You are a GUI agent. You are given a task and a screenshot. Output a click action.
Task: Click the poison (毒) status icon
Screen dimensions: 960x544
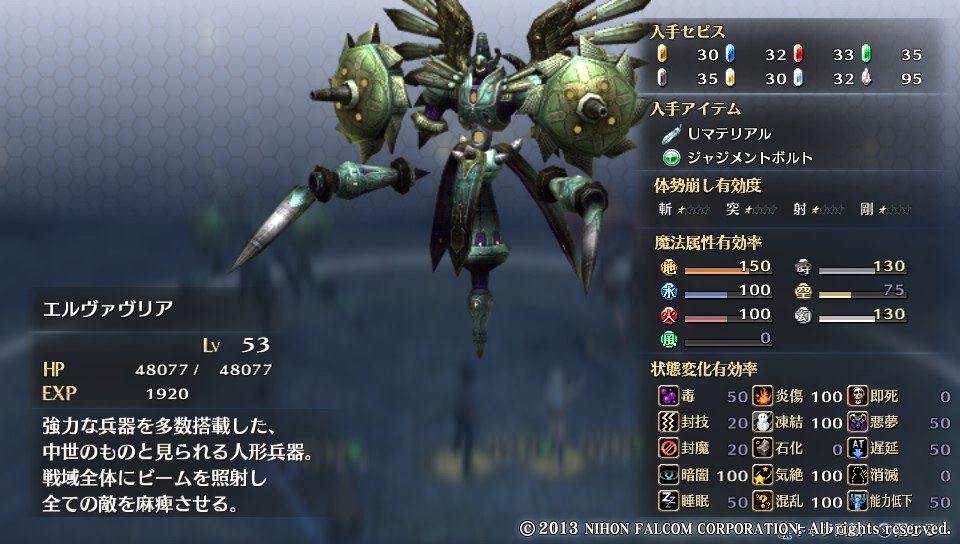pyautogui.click(x=668, y=396)
